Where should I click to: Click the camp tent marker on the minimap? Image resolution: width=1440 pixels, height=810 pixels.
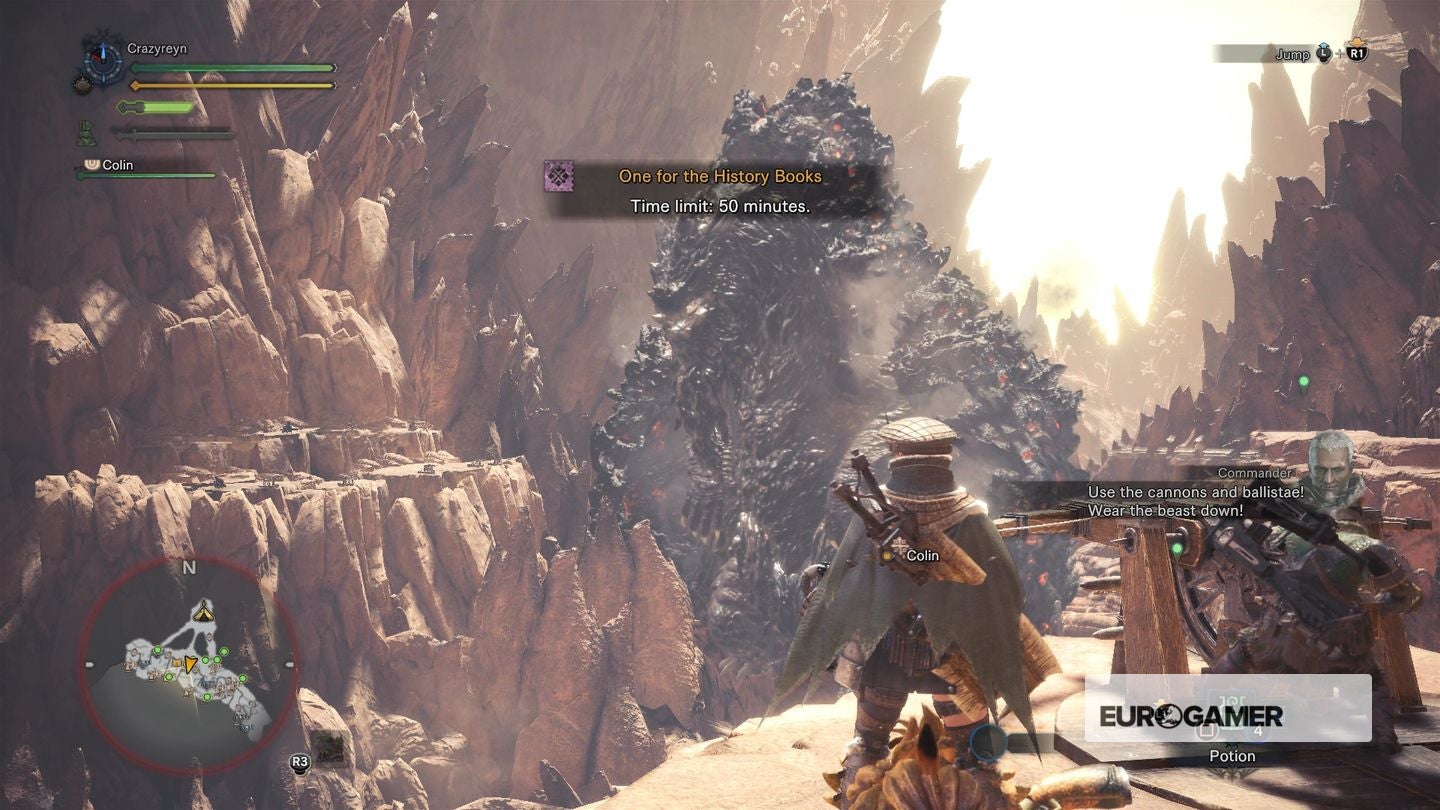point(204,610)
